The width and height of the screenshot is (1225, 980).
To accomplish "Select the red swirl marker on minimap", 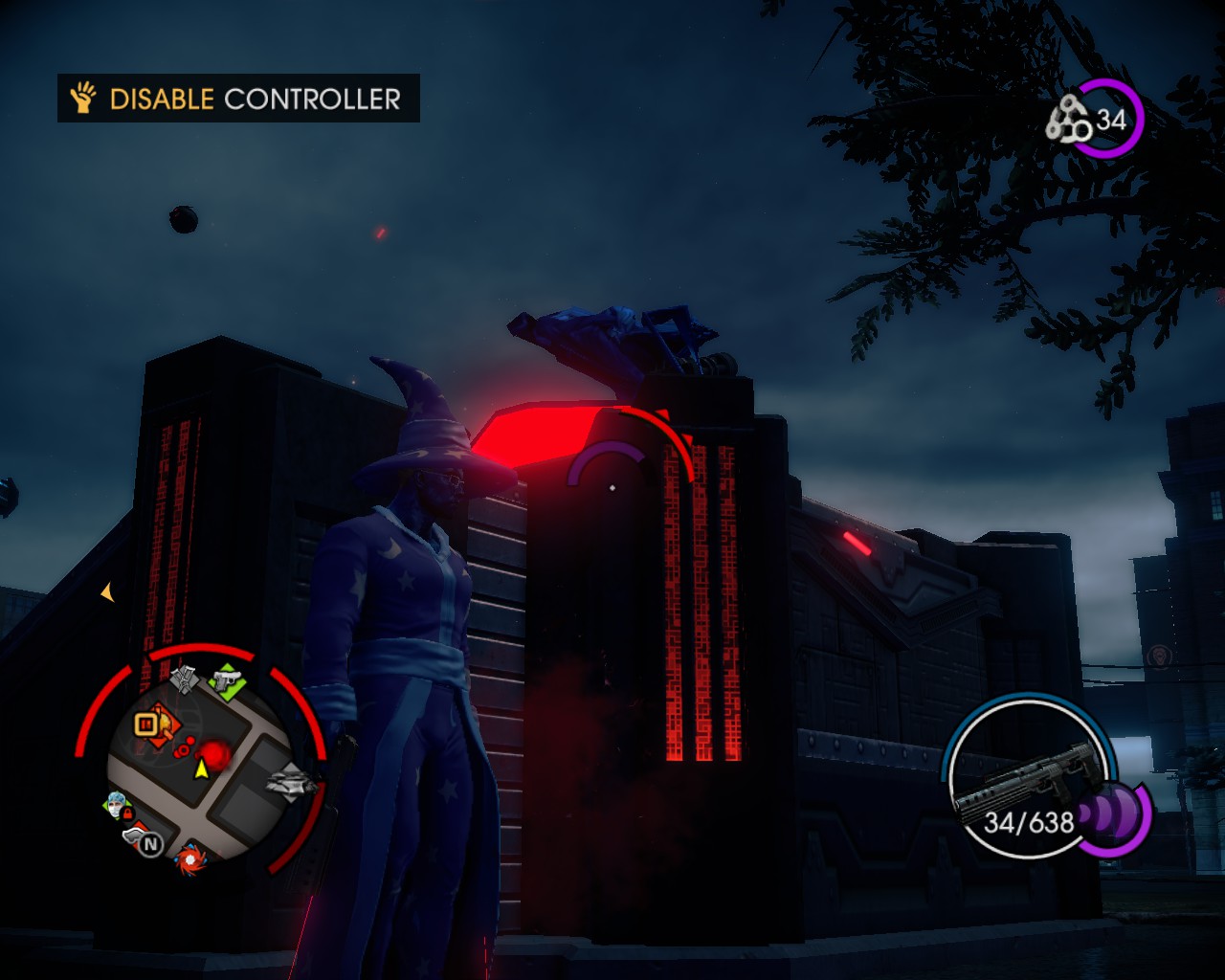I will (189, 860).
